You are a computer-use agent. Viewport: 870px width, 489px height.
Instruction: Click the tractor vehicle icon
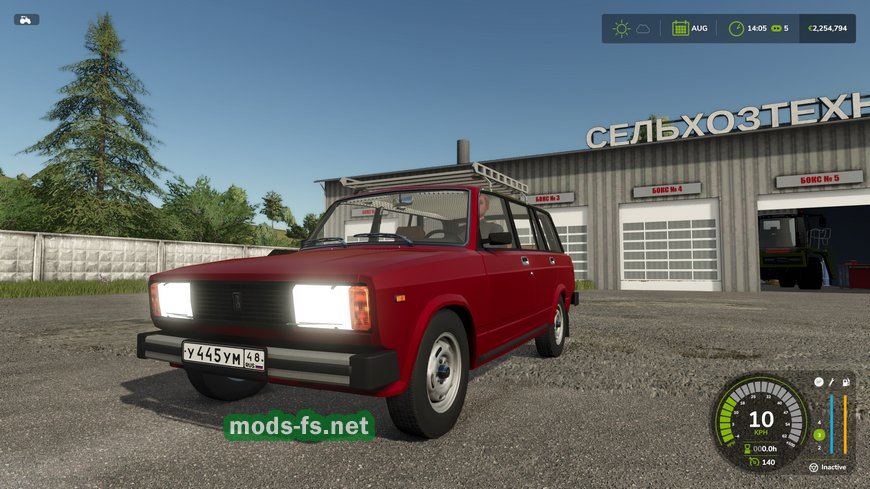coord(26,19)
